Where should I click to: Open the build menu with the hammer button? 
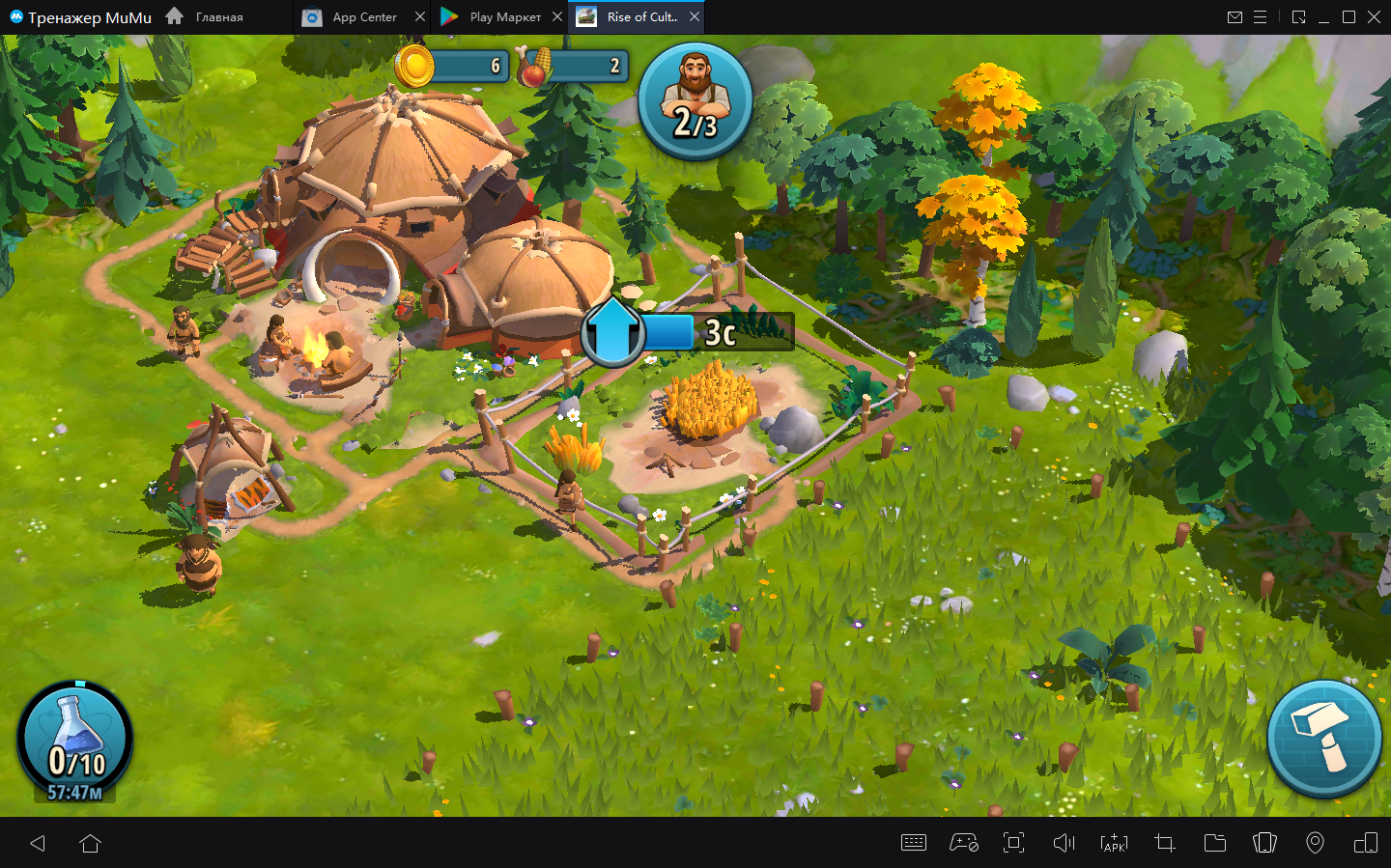click(x=1323, y=738)
